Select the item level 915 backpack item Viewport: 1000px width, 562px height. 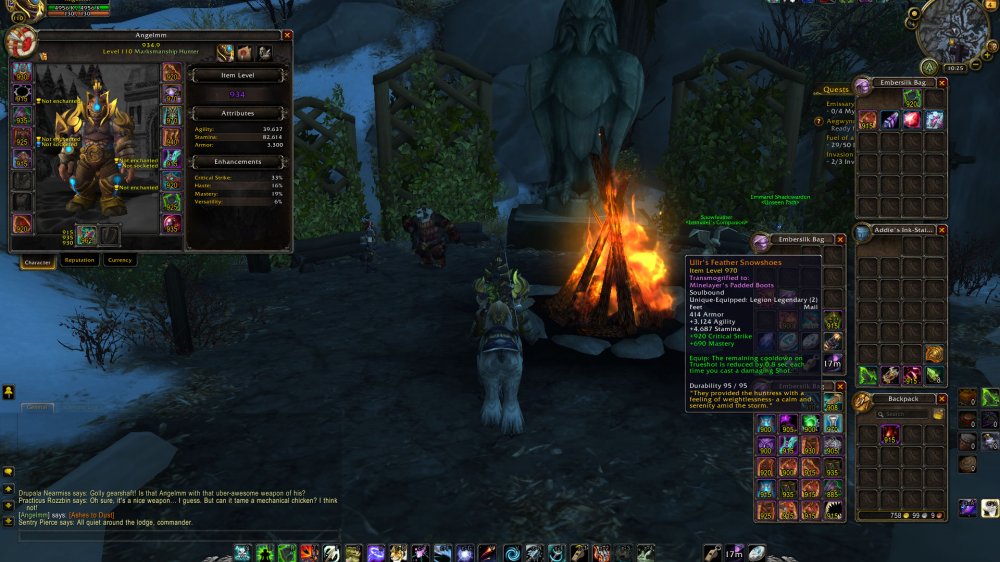pyautogui.click(x=889, y=435)
